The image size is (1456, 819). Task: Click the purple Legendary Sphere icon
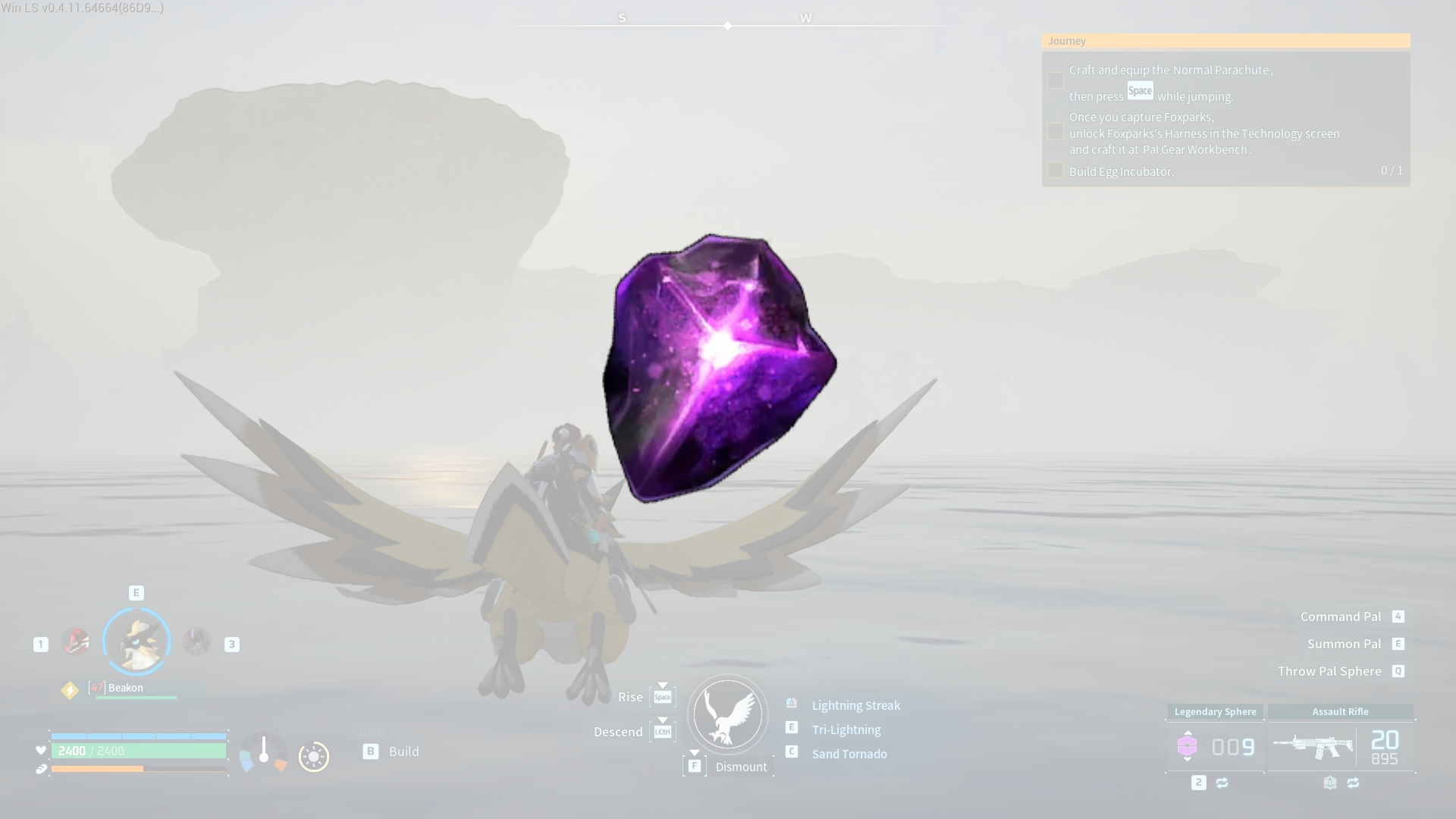[1187, 746]
